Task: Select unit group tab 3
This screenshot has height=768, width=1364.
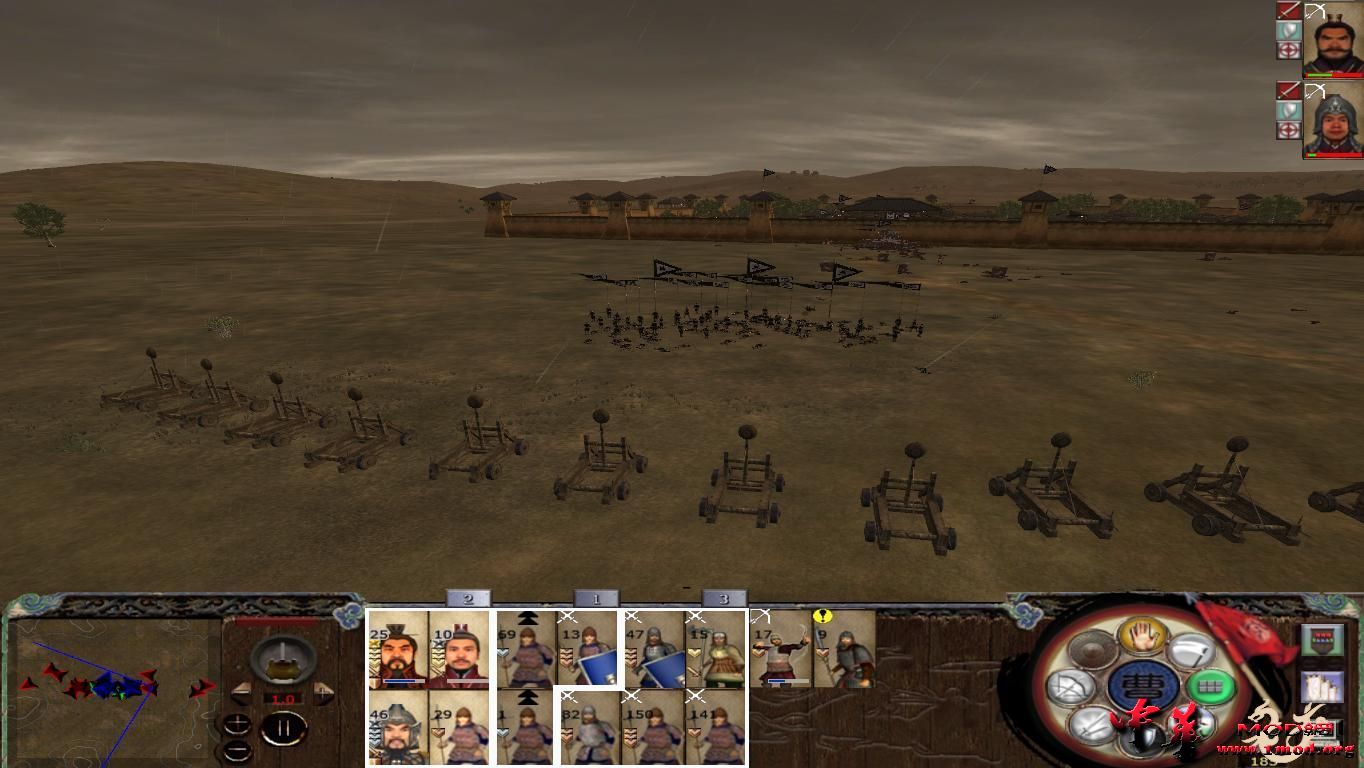Action: [x=723, y=600]
